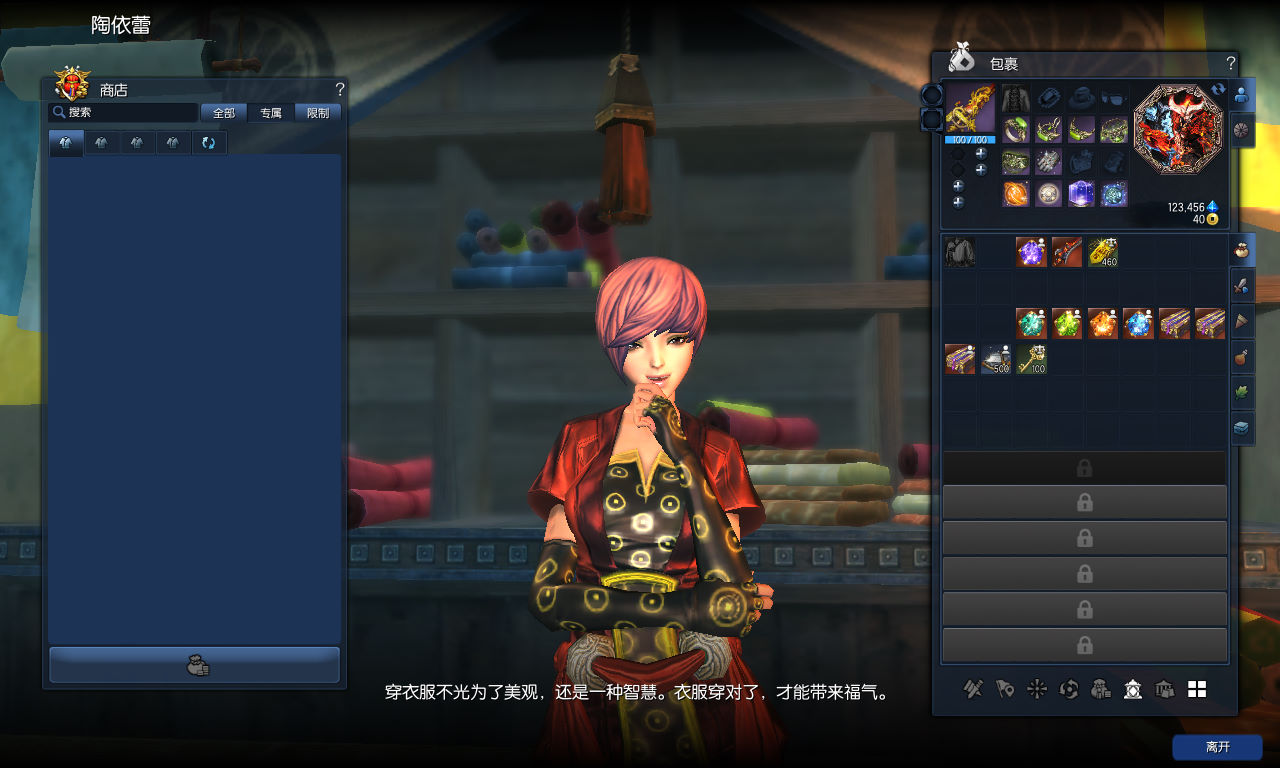Refresh the octagonal character portrait

coord(1218,90)
